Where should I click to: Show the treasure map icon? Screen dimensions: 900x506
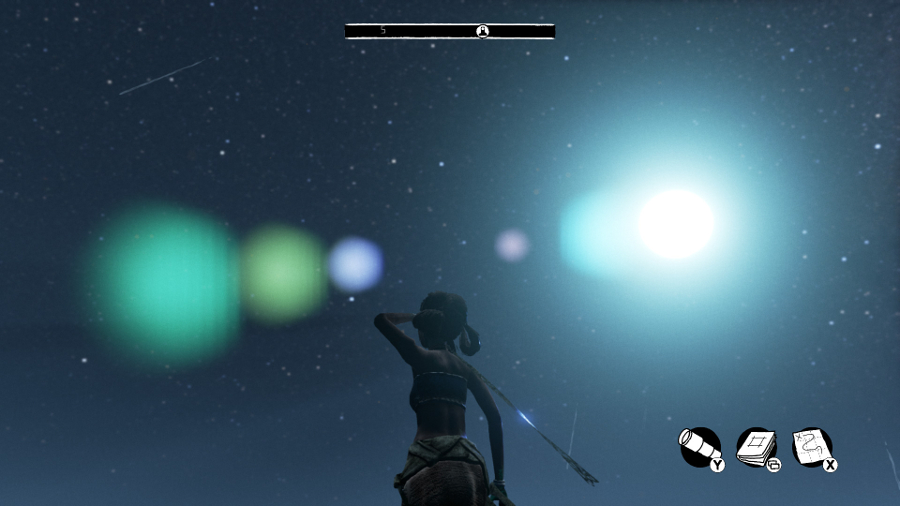click(x=811, y=446)
